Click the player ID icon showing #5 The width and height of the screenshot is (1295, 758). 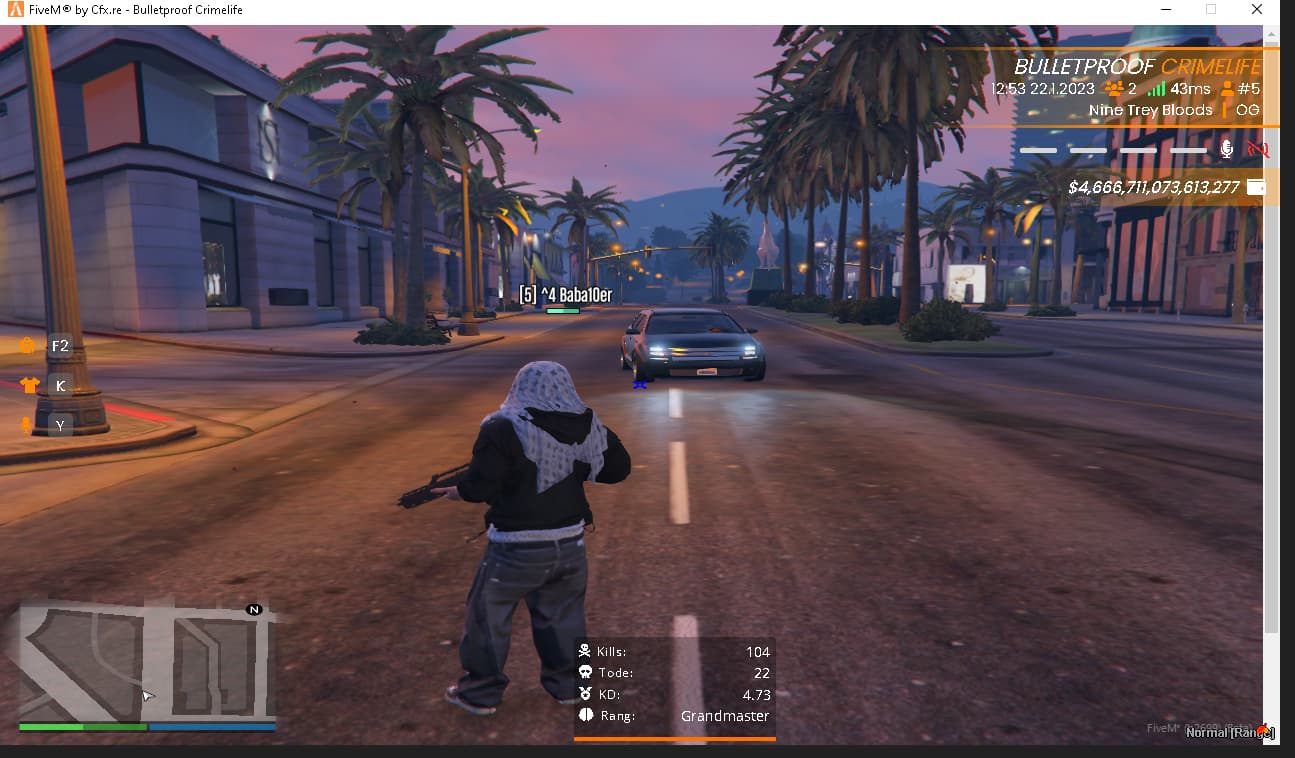click(x=1227, y=89)
